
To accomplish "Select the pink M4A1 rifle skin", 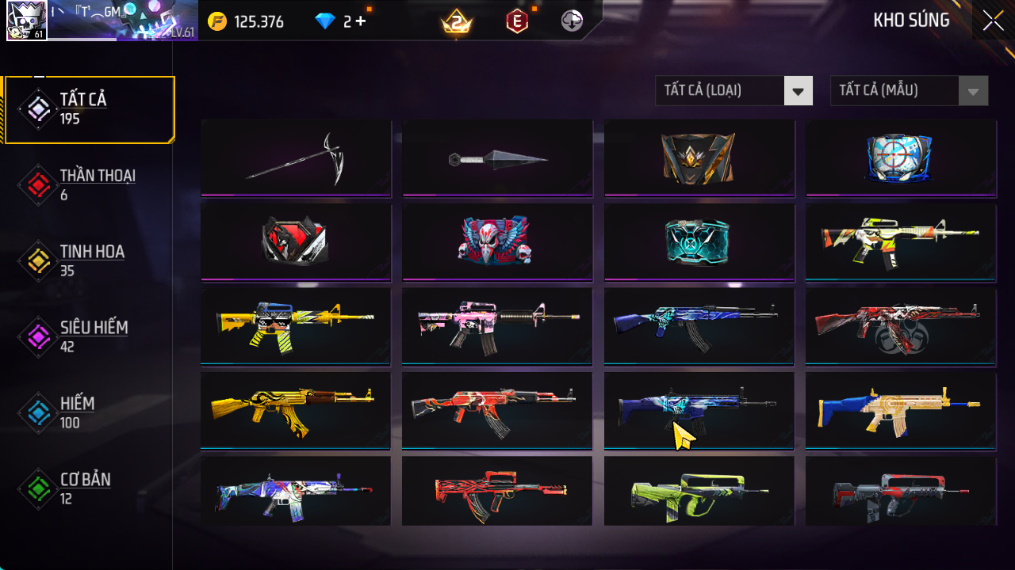I will tap(497, 325).
